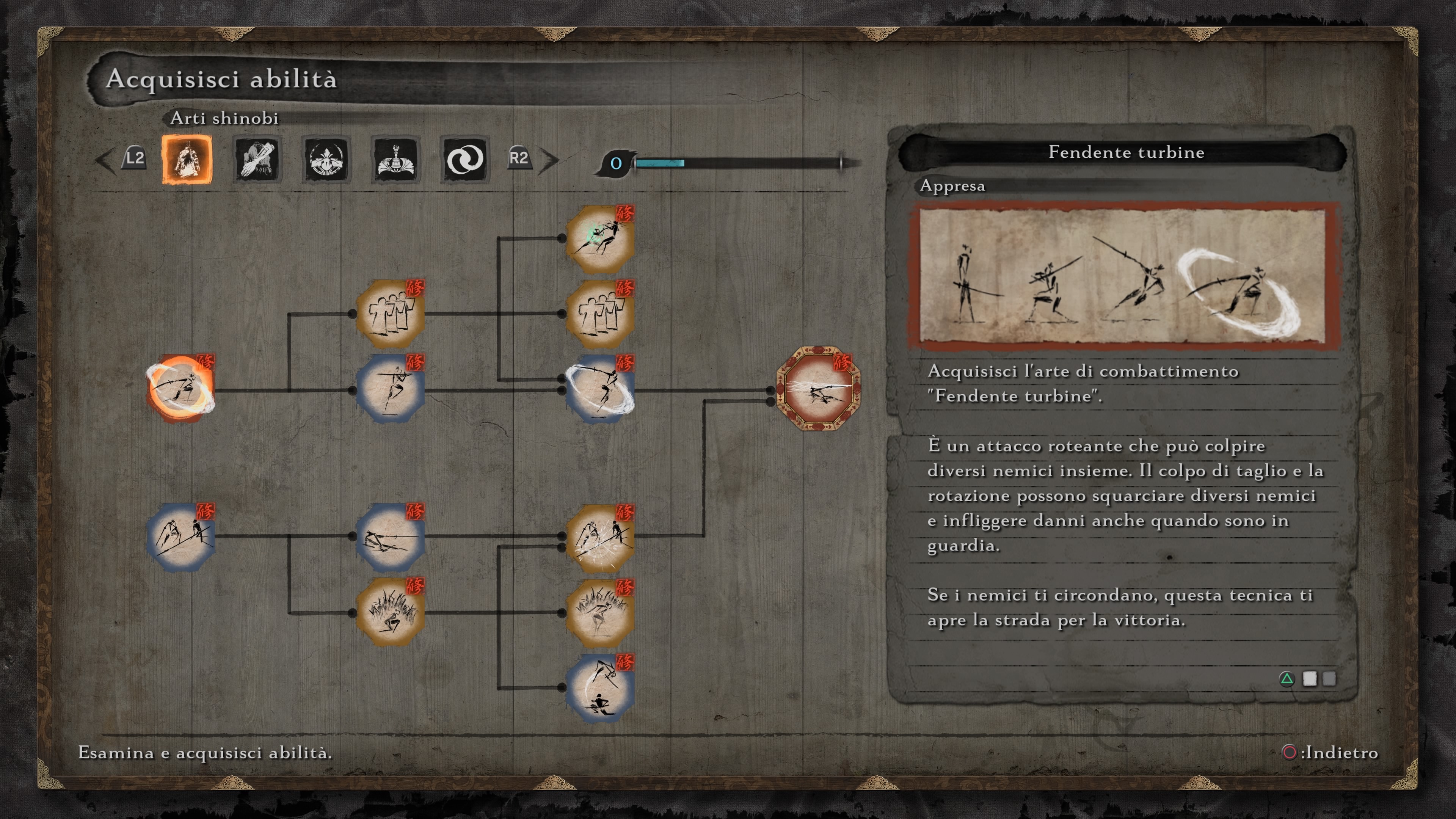
Task: Open the flower crest skill tab
Action: pyautogui.click(x=326, y=159)
